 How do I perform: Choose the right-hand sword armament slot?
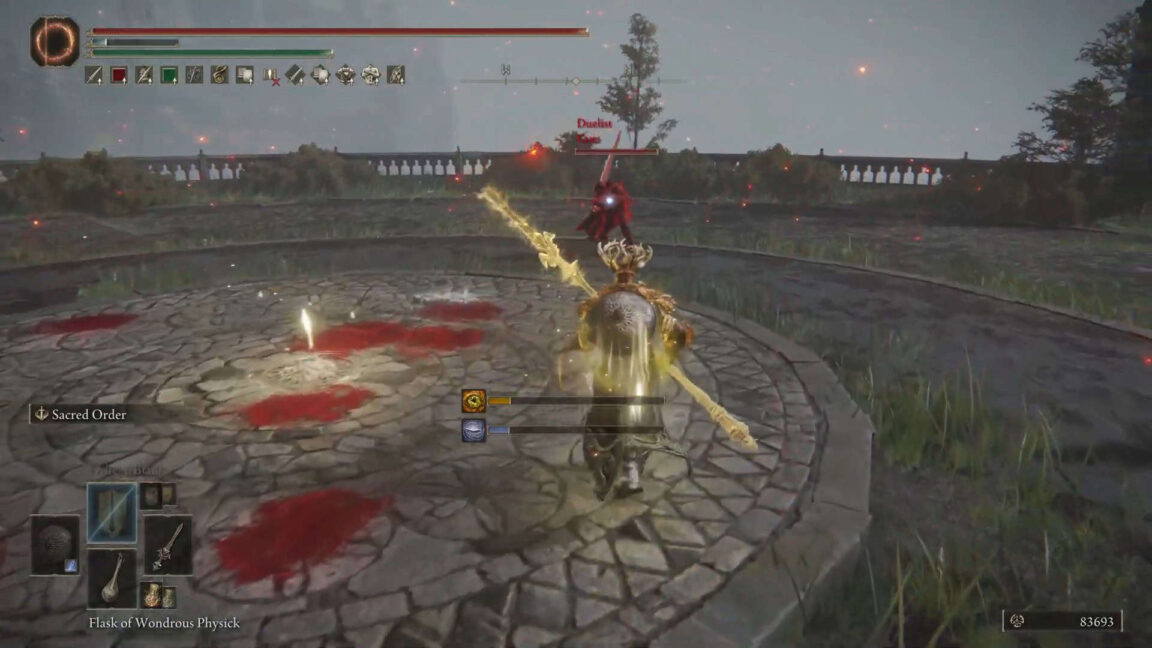167,546
